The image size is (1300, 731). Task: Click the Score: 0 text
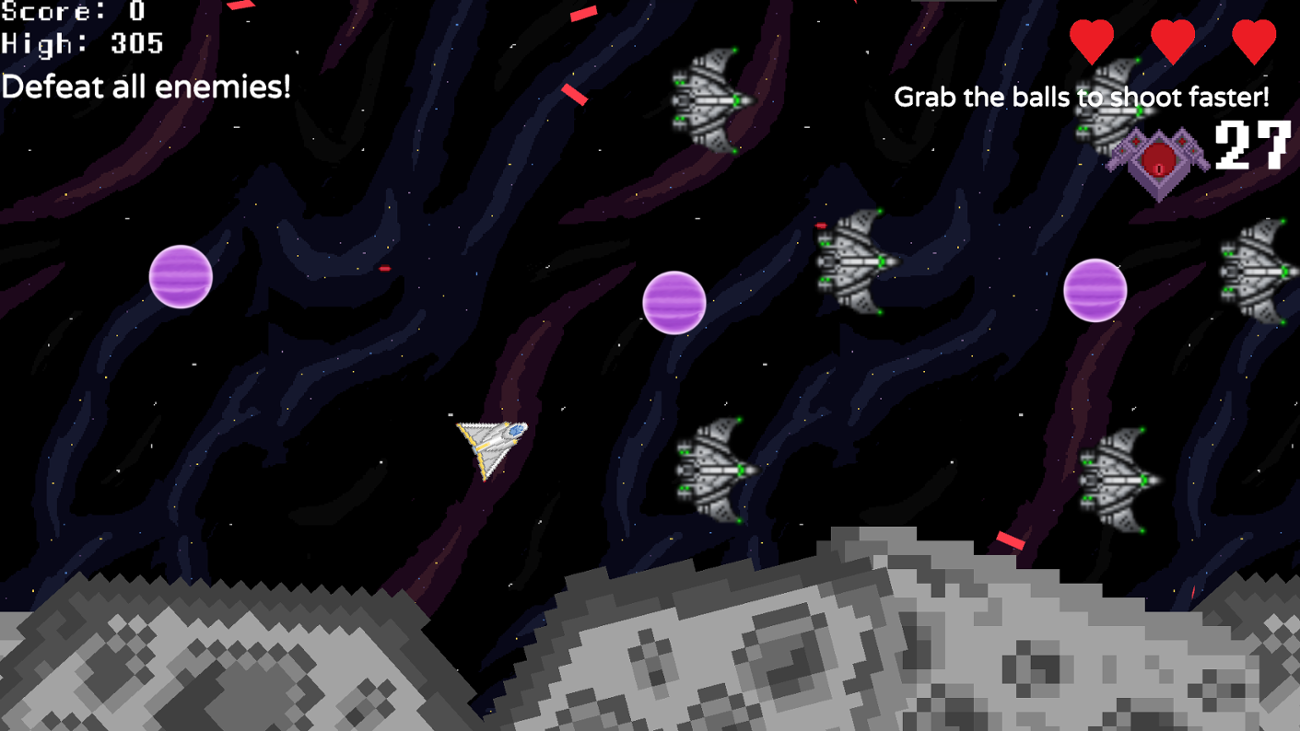(x=70, y=13)
